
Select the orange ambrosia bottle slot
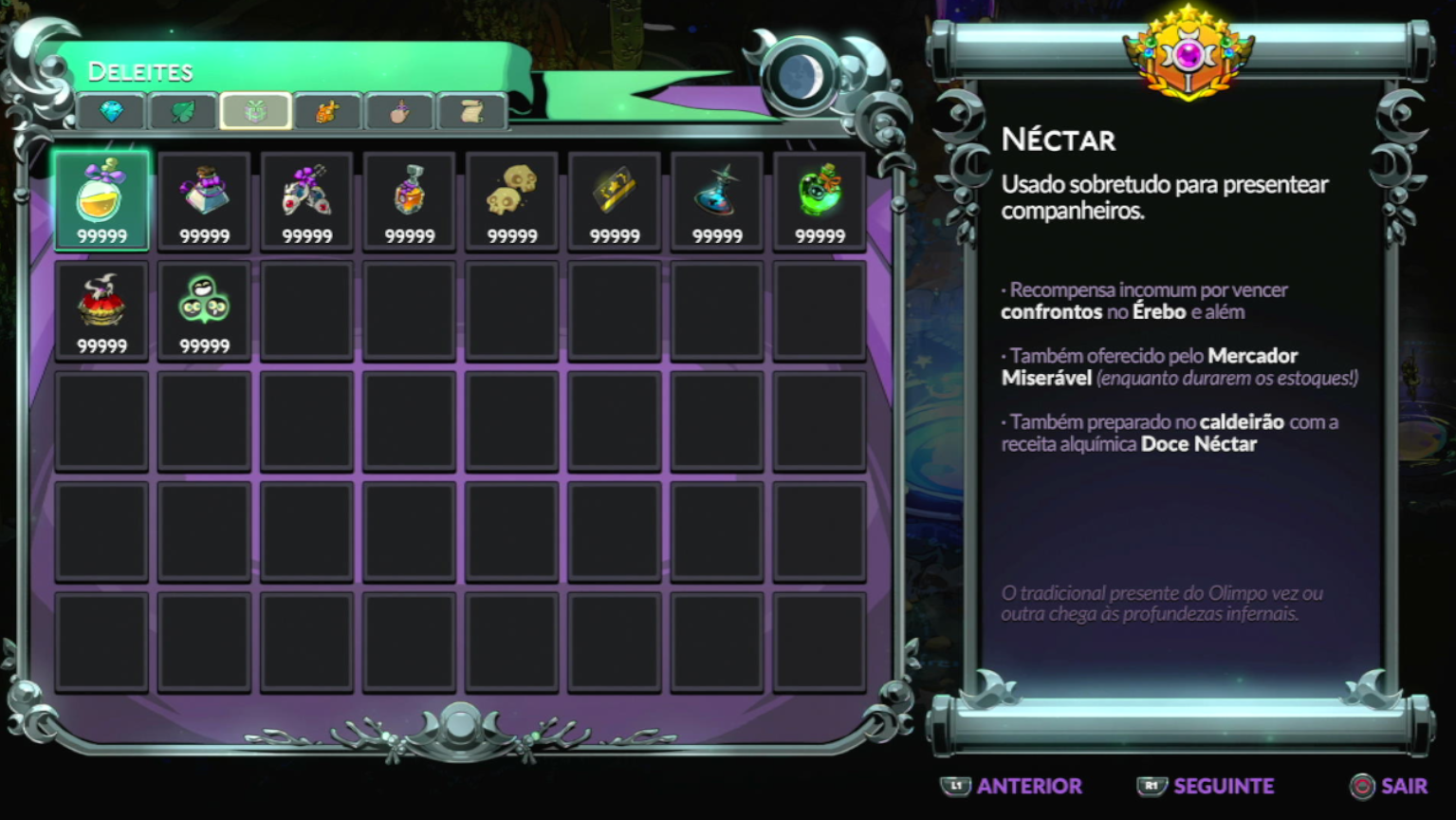(x=409, y=200)
